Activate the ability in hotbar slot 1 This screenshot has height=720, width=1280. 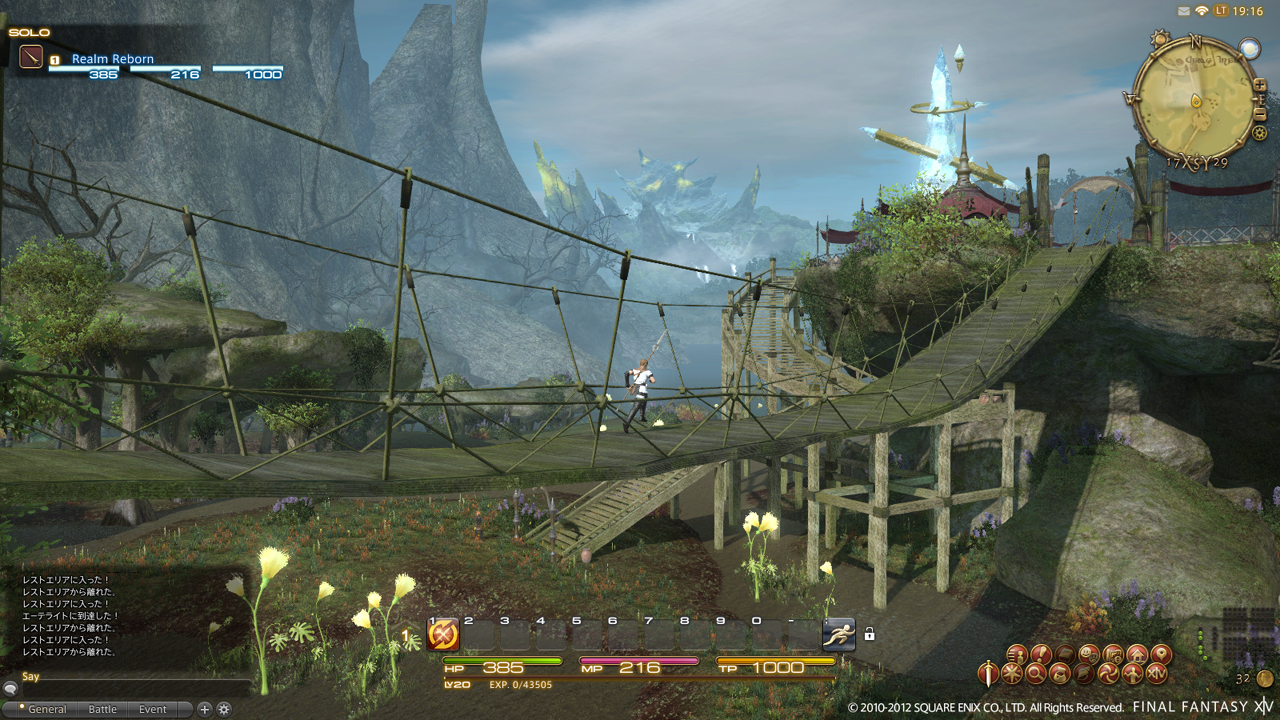[443, 633]
